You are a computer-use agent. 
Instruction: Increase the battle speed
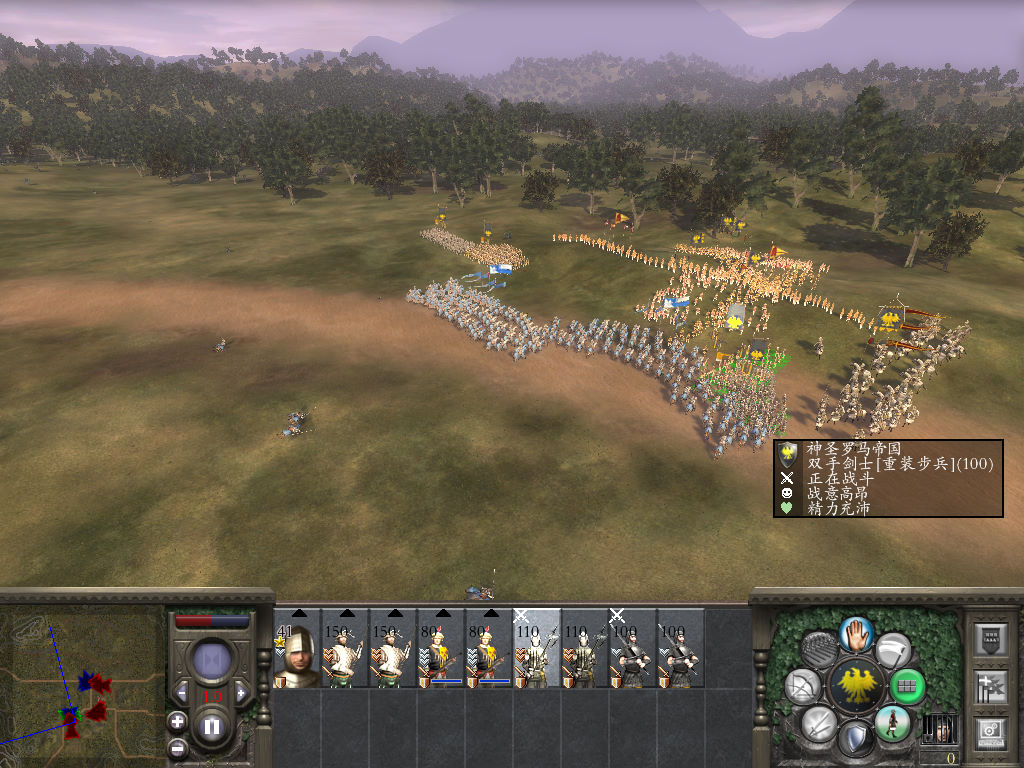241,692
